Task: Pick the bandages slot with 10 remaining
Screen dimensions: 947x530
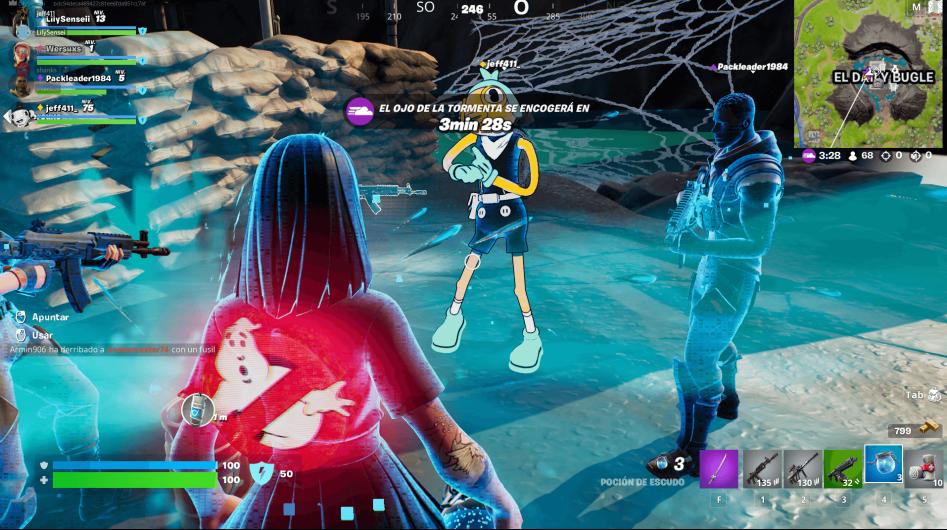Action: pyautogui.click(x=924, y=468)
